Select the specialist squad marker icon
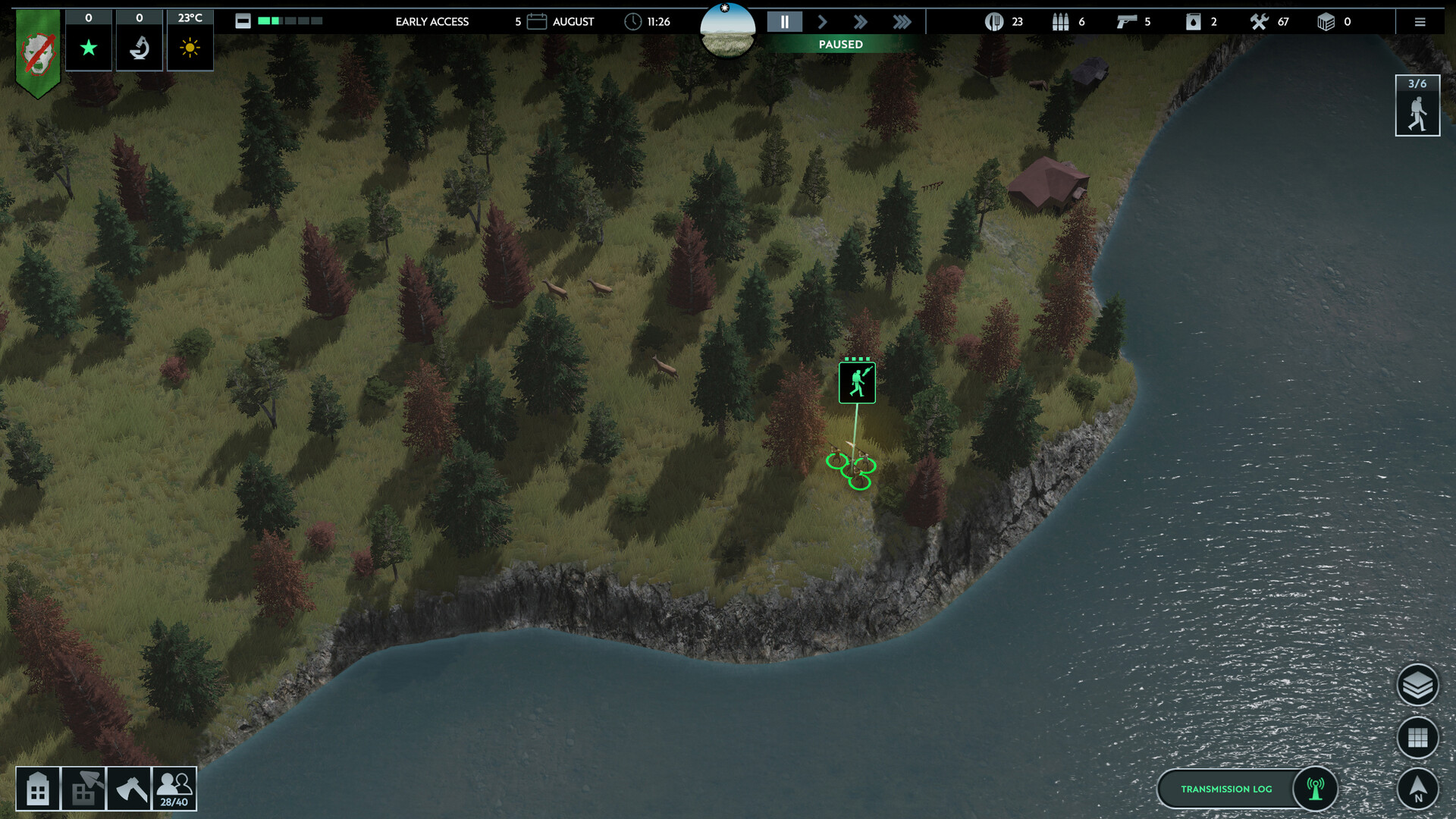Viewport: 1456px width, 819px height. 857,382
